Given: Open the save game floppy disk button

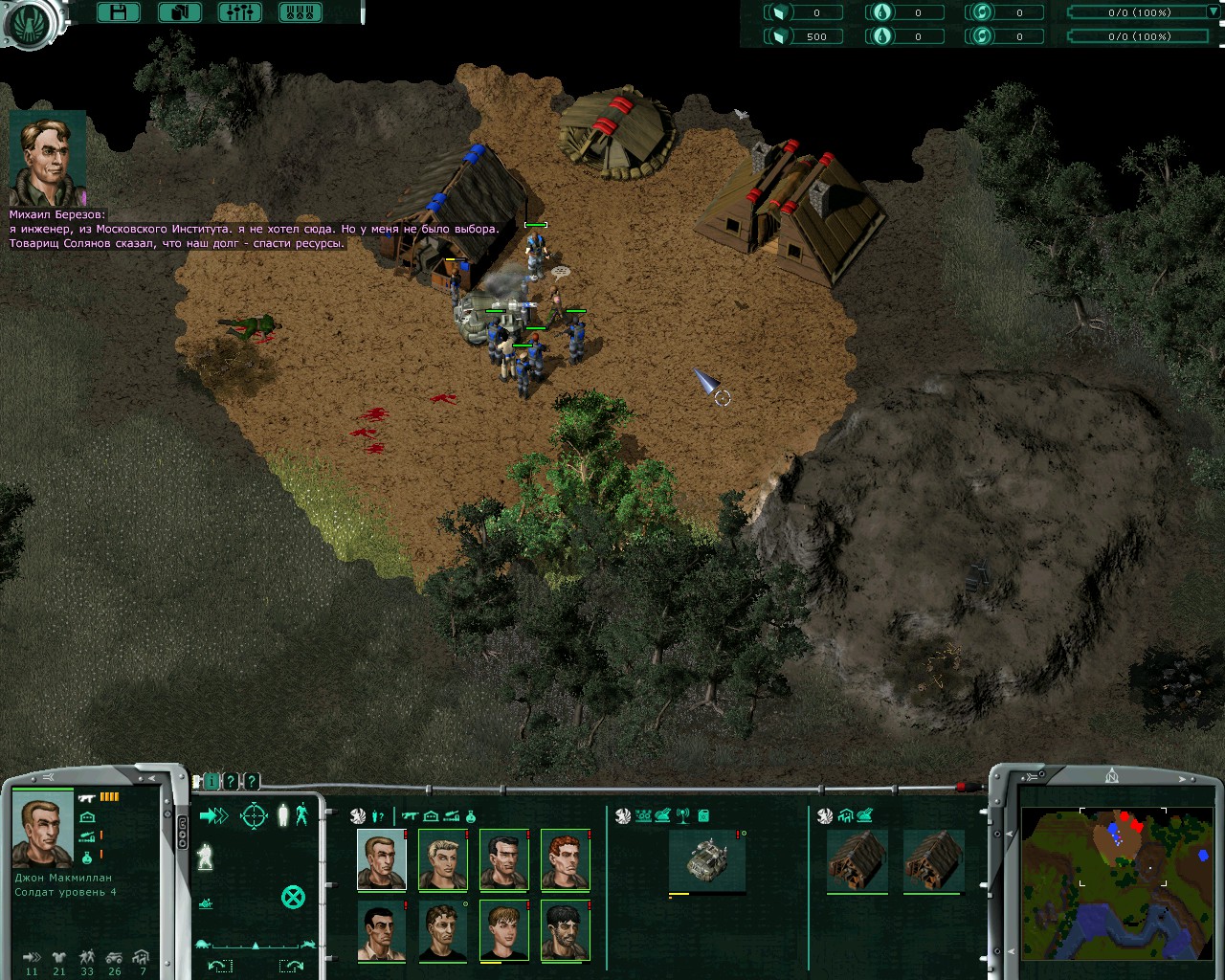Looking at the screenshot, I should pyautogui.click(x=119, y=12).
